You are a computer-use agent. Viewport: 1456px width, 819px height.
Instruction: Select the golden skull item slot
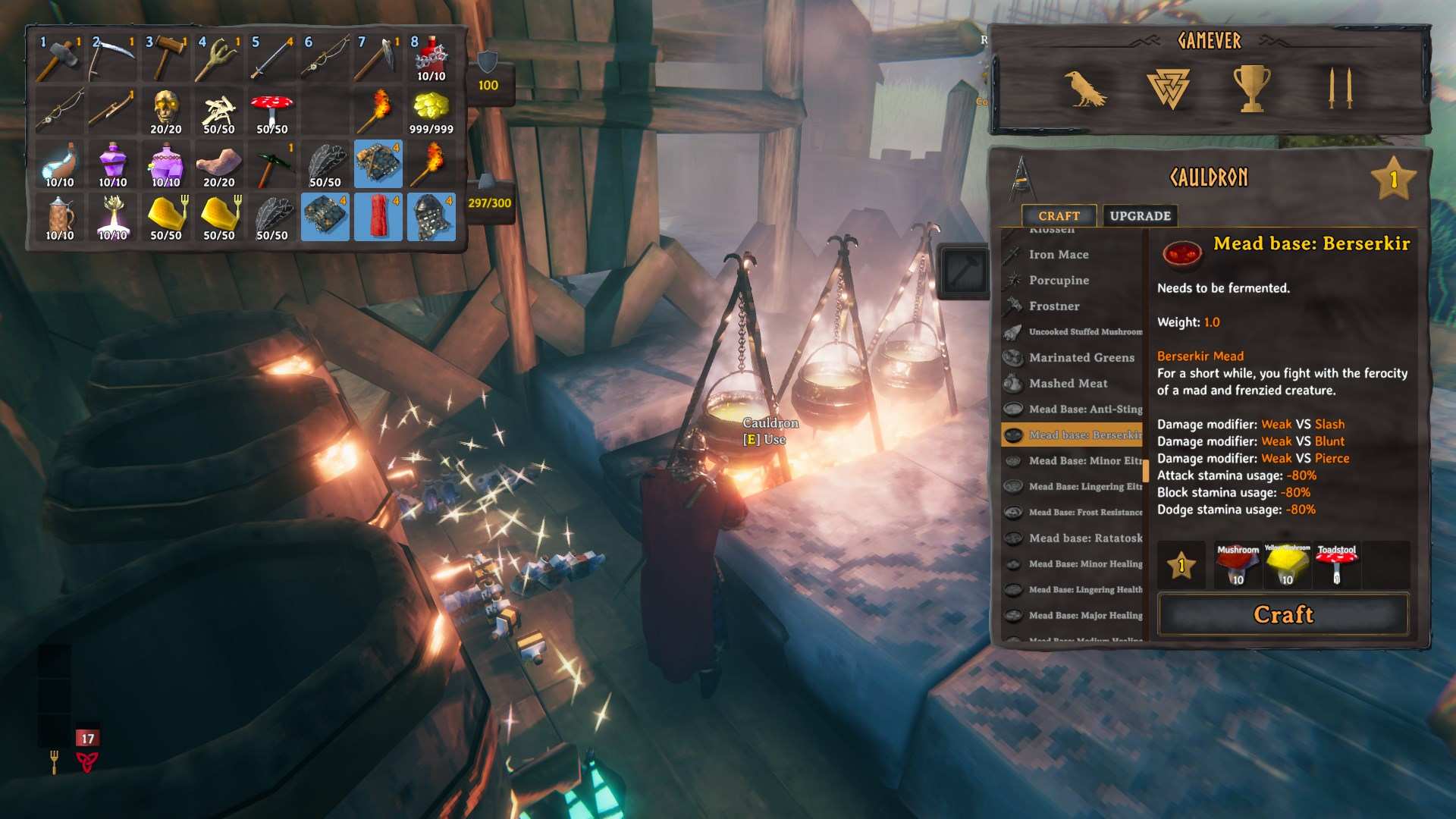point(165,111)
